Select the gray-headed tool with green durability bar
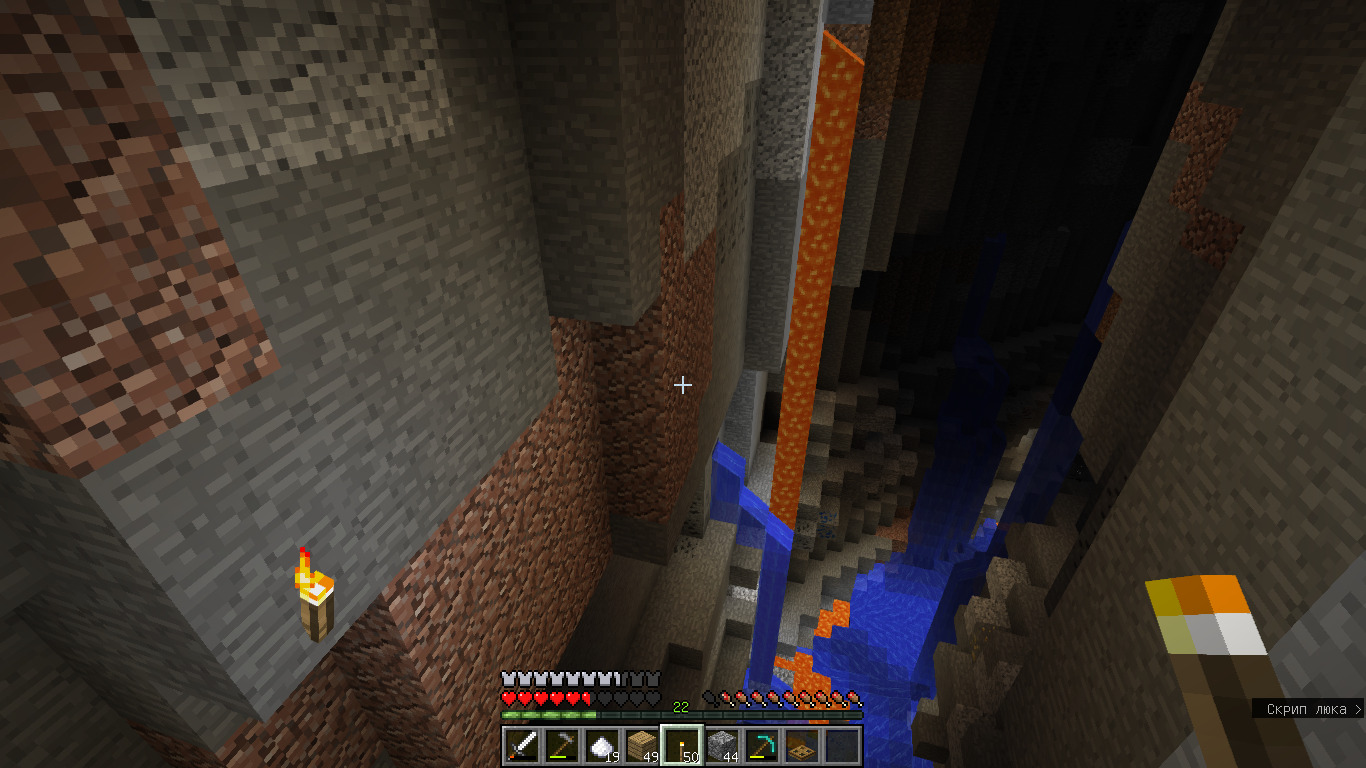Viewport: 1366px width, 768px height. (562, 746)
